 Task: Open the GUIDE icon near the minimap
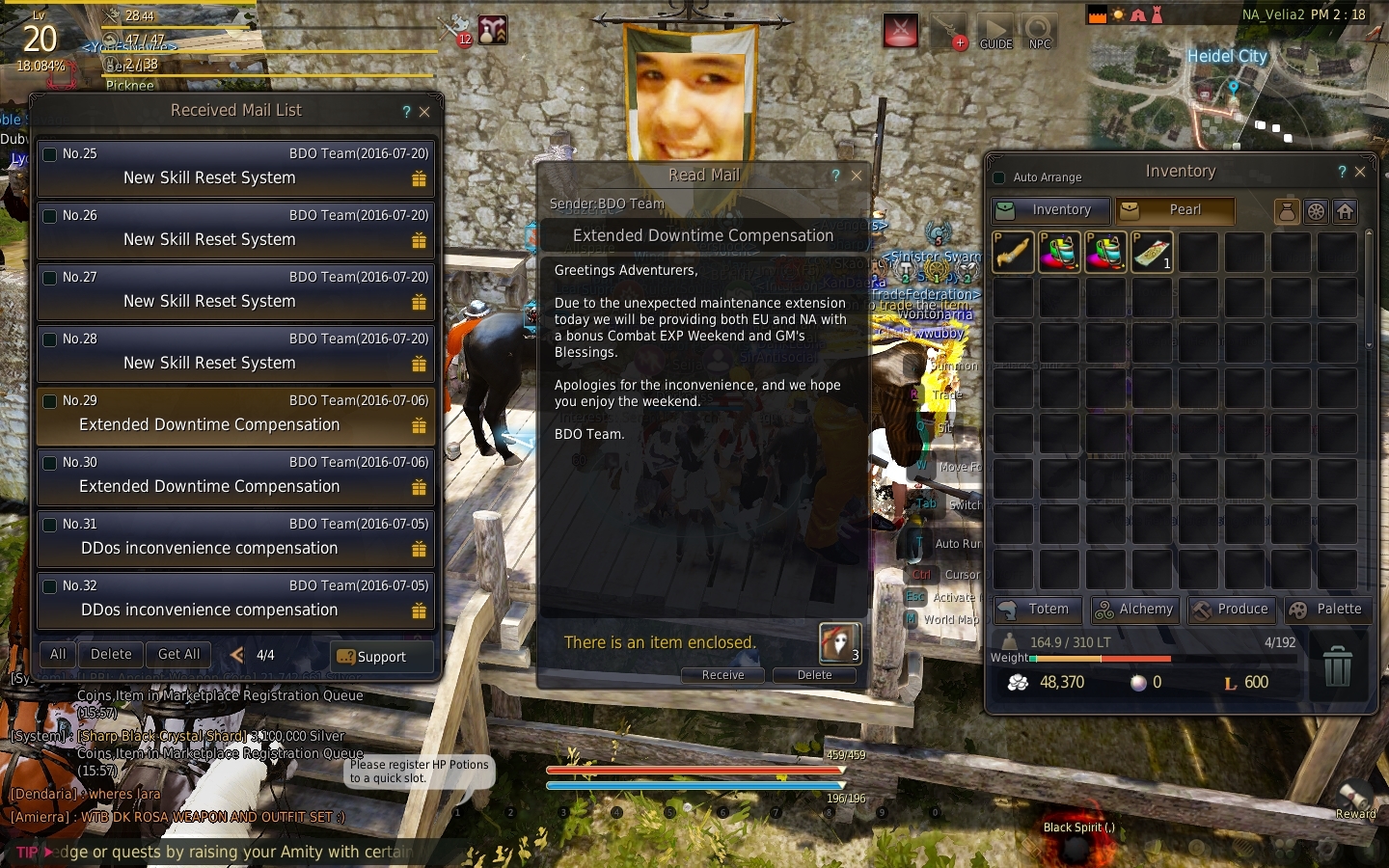click(x=995, y=31)
